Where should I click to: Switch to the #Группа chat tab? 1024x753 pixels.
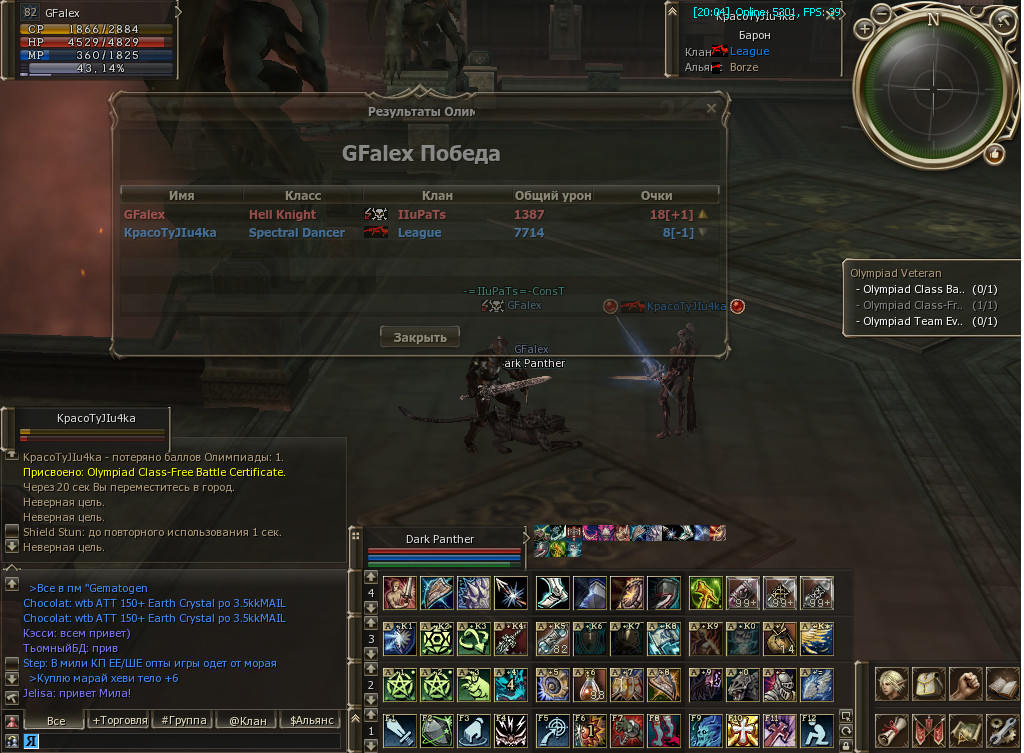(x=184, y=720)
